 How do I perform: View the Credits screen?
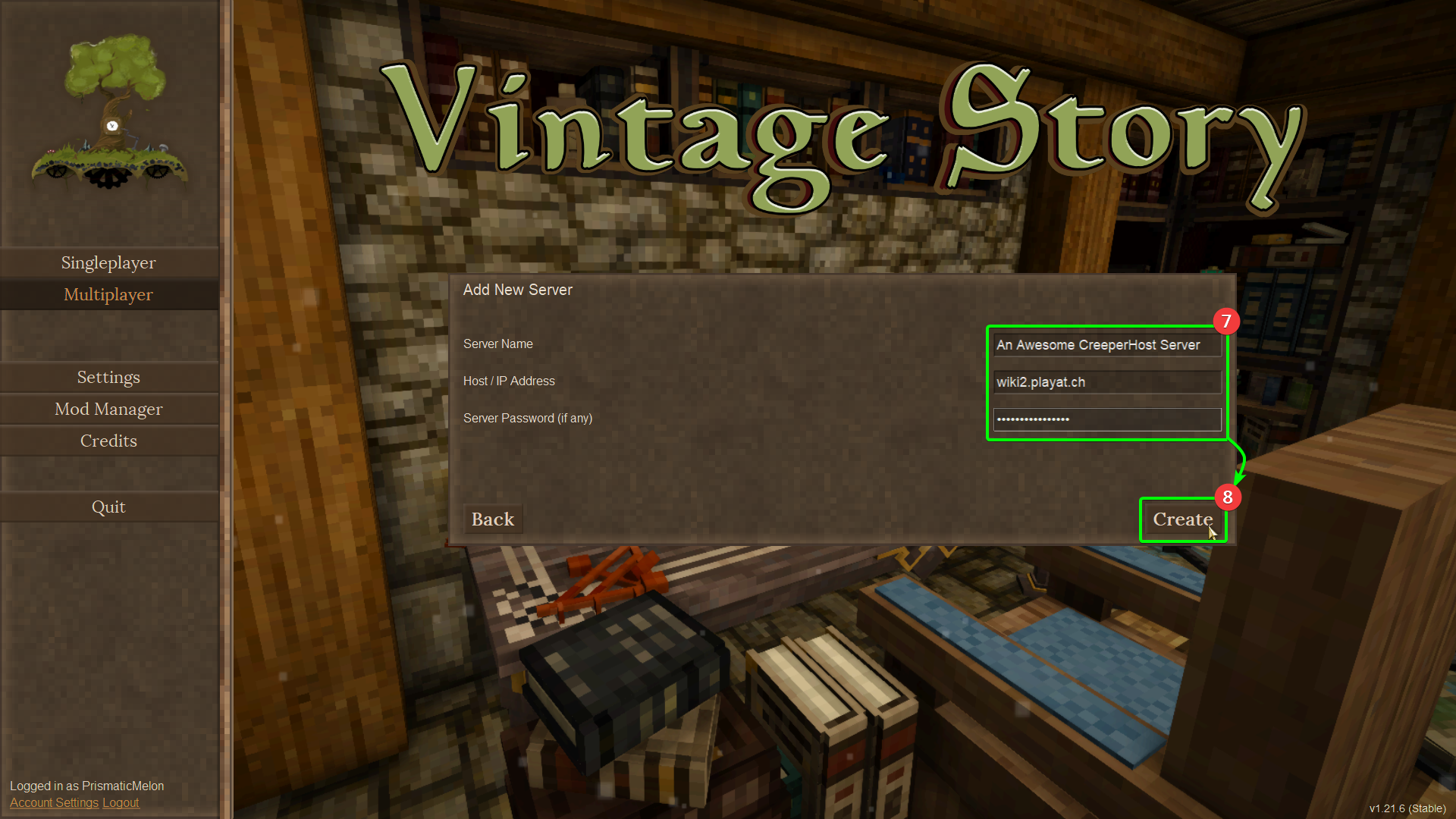pyautogui.click(x=108, y=441)
